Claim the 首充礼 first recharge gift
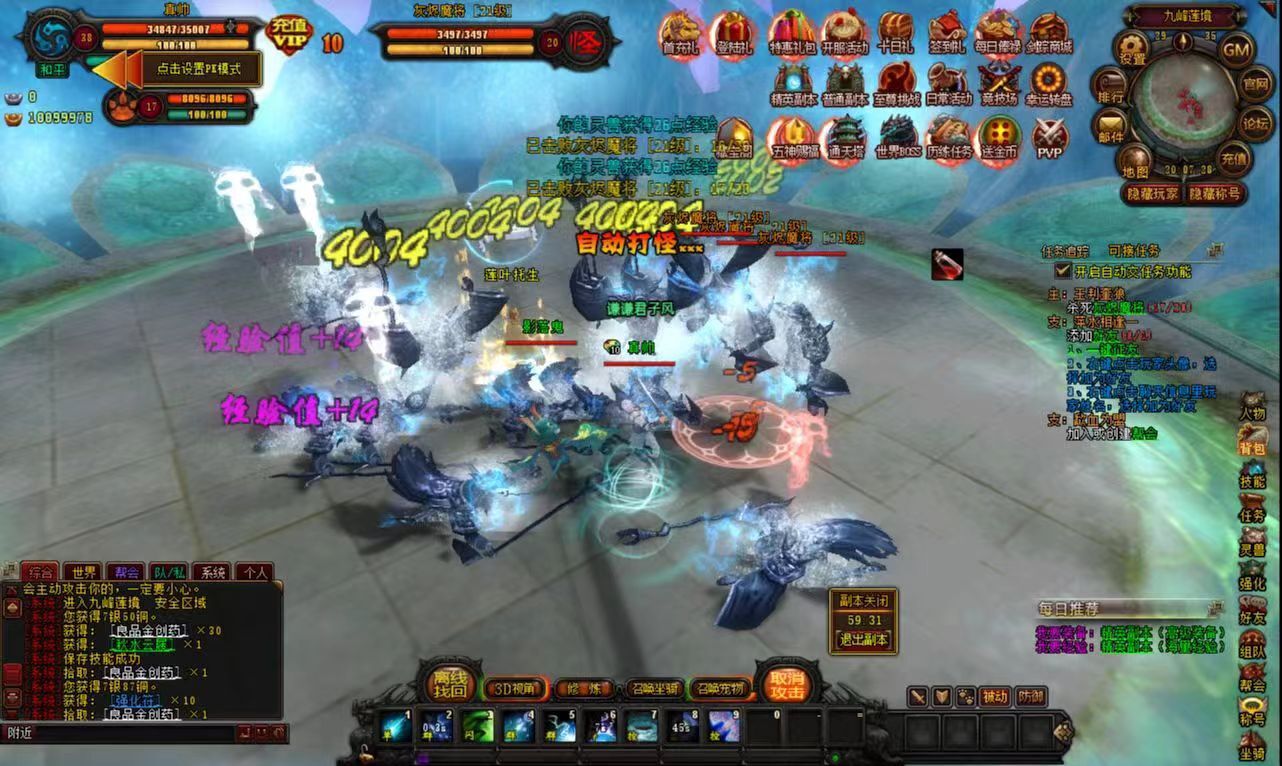The height and width of the screenshot is (766, 1282). pyautogui.click(x=681, y=34)
